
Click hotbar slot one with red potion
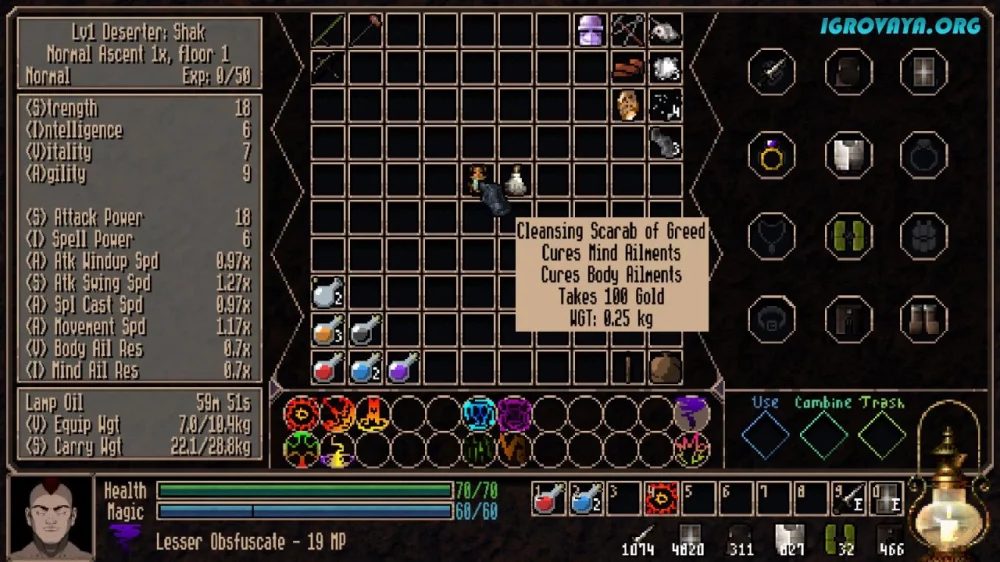pos(549,497)
